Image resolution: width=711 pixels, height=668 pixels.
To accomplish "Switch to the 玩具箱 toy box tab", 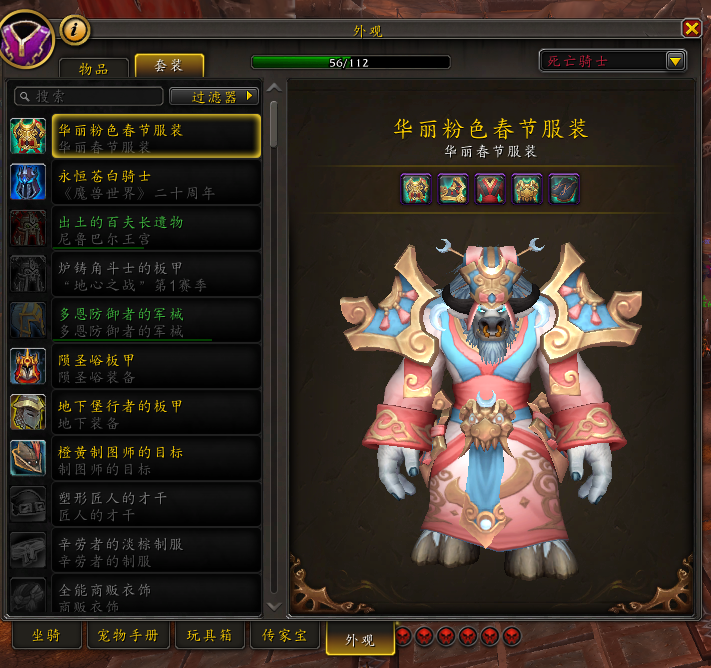I will click(x=209, y=636).
